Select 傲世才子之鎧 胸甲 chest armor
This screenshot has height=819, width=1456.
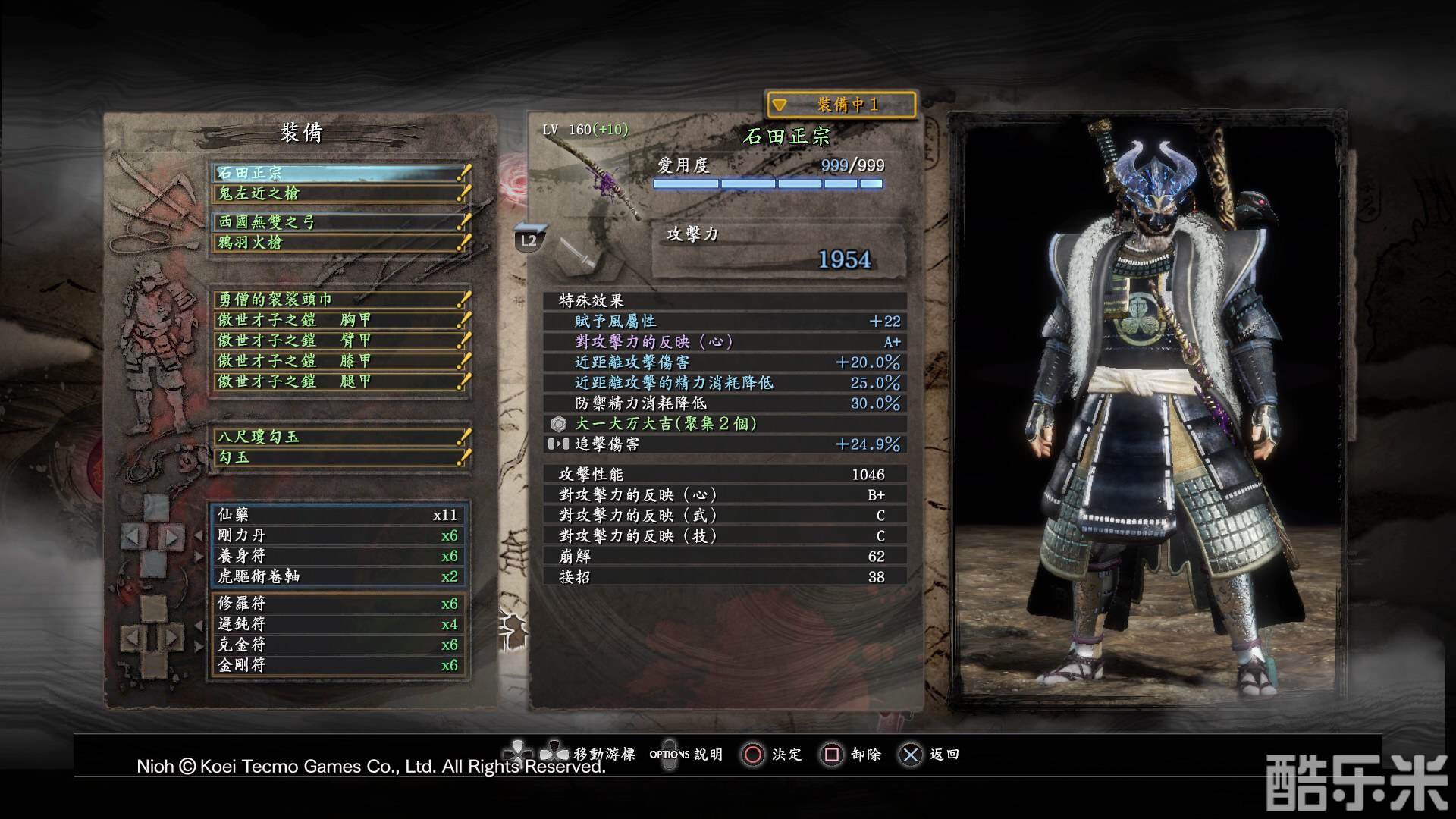point(340,320)
